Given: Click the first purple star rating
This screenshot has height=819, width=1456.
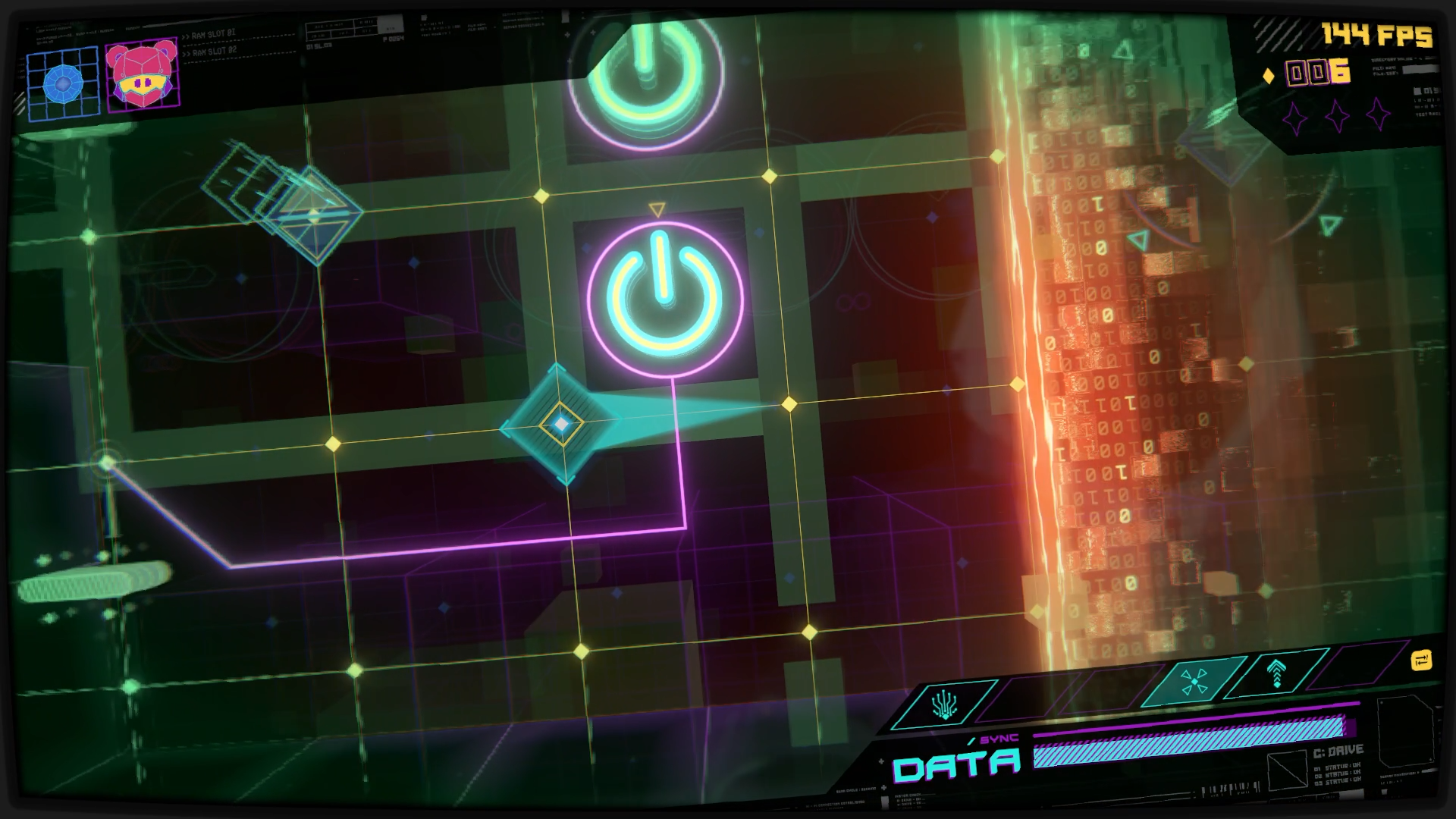Looking at the screenshot, I should (x=1294, y=116).
